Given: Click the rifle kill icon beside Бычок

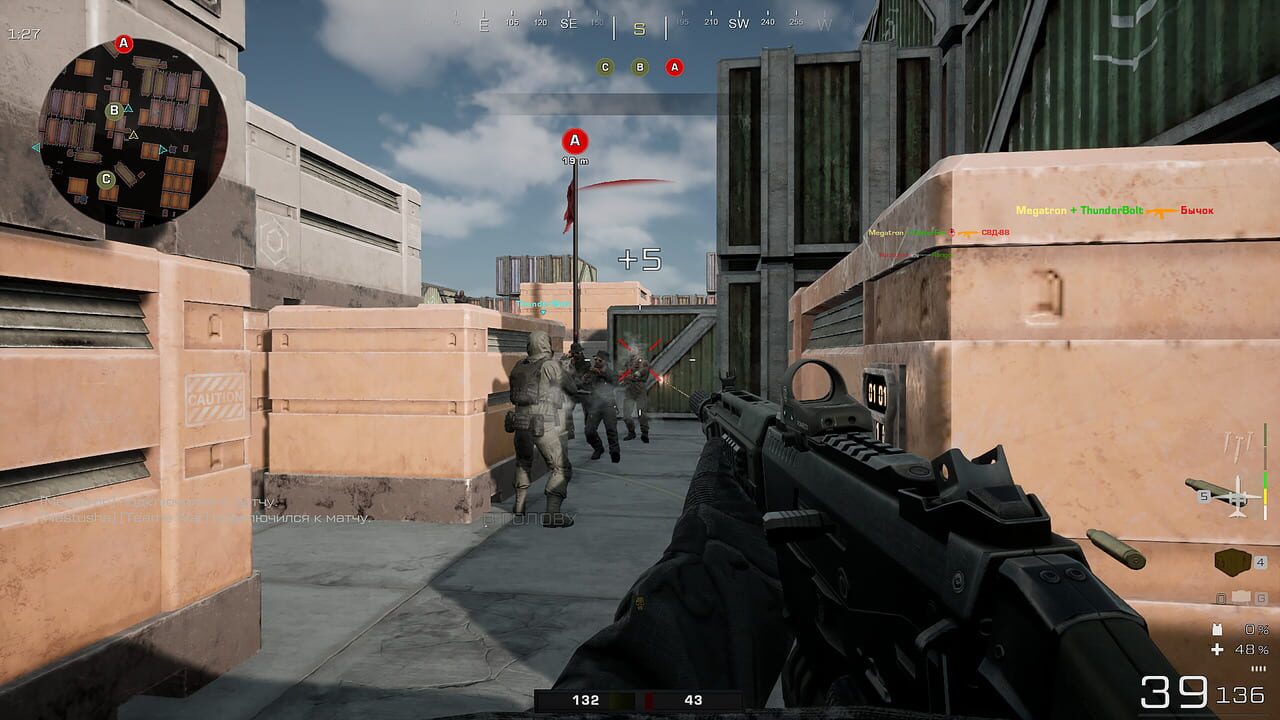Looking at the screenshot, I should pyautogui.click(x=1158, y=212).
